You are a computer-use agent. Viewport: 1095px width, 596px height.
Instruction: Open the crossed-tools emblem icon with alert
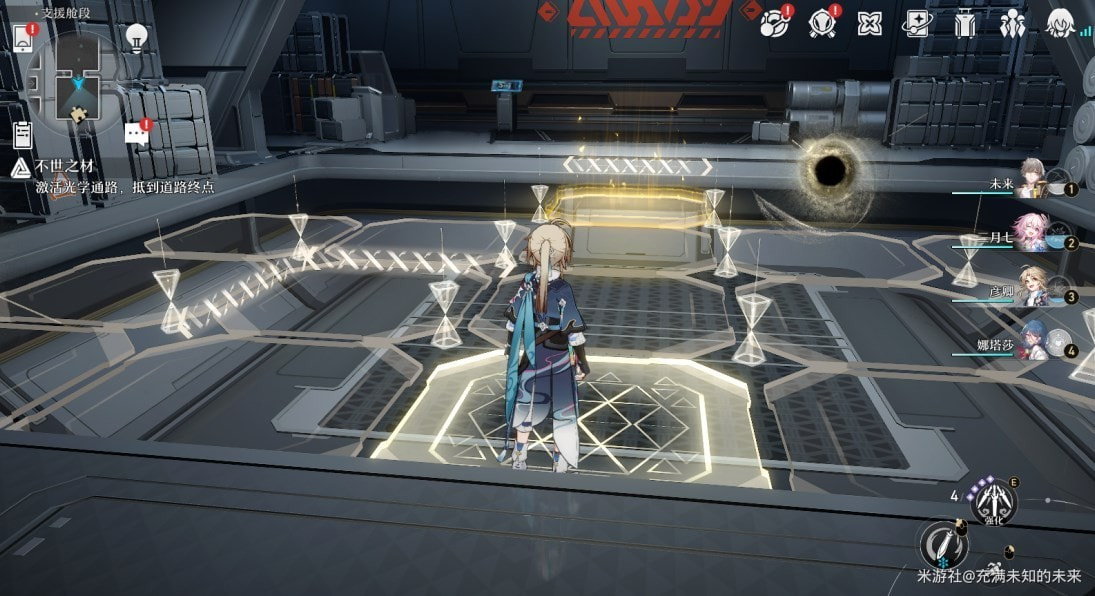[822, 23]
